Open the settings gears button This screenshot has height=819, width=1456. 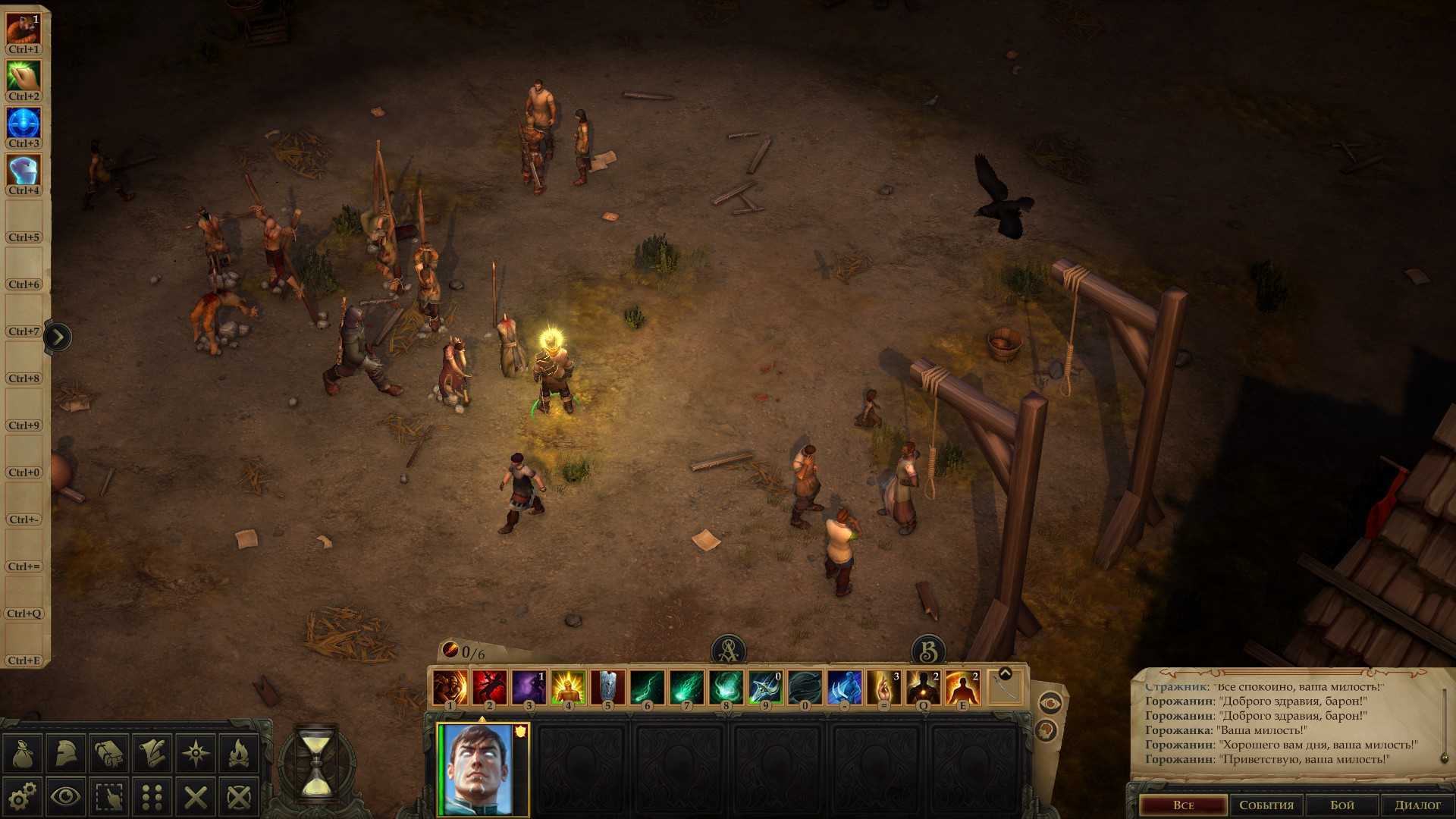coord(23,796)
